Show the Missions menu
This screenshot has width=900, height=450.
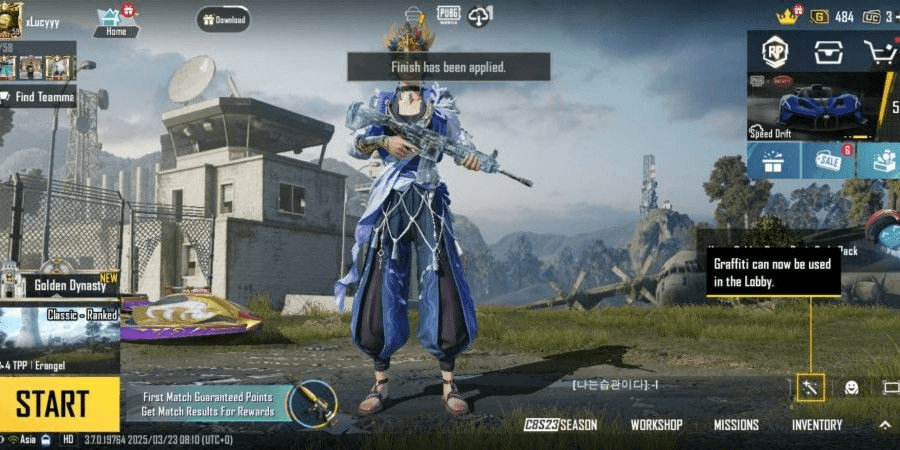tap(736, 425)
